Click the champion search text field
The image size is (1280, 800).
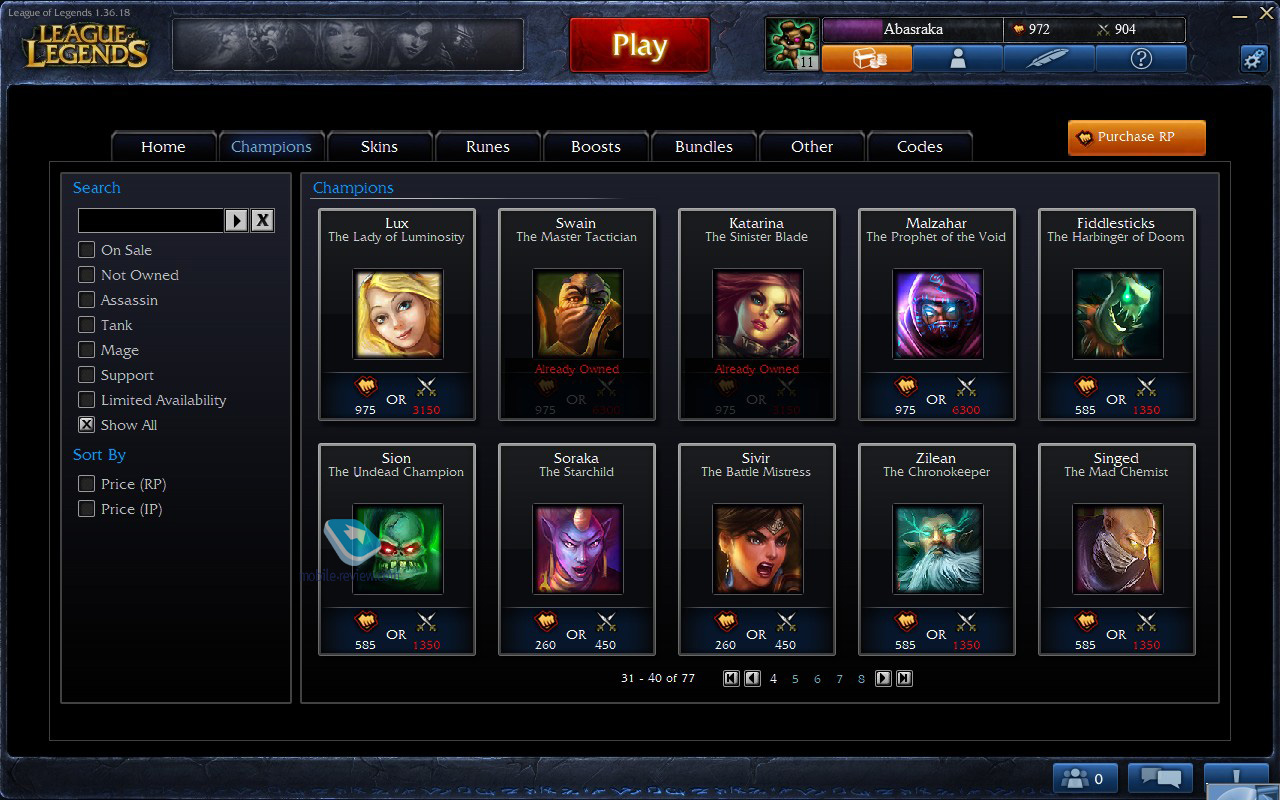click(x=150, y=220)
